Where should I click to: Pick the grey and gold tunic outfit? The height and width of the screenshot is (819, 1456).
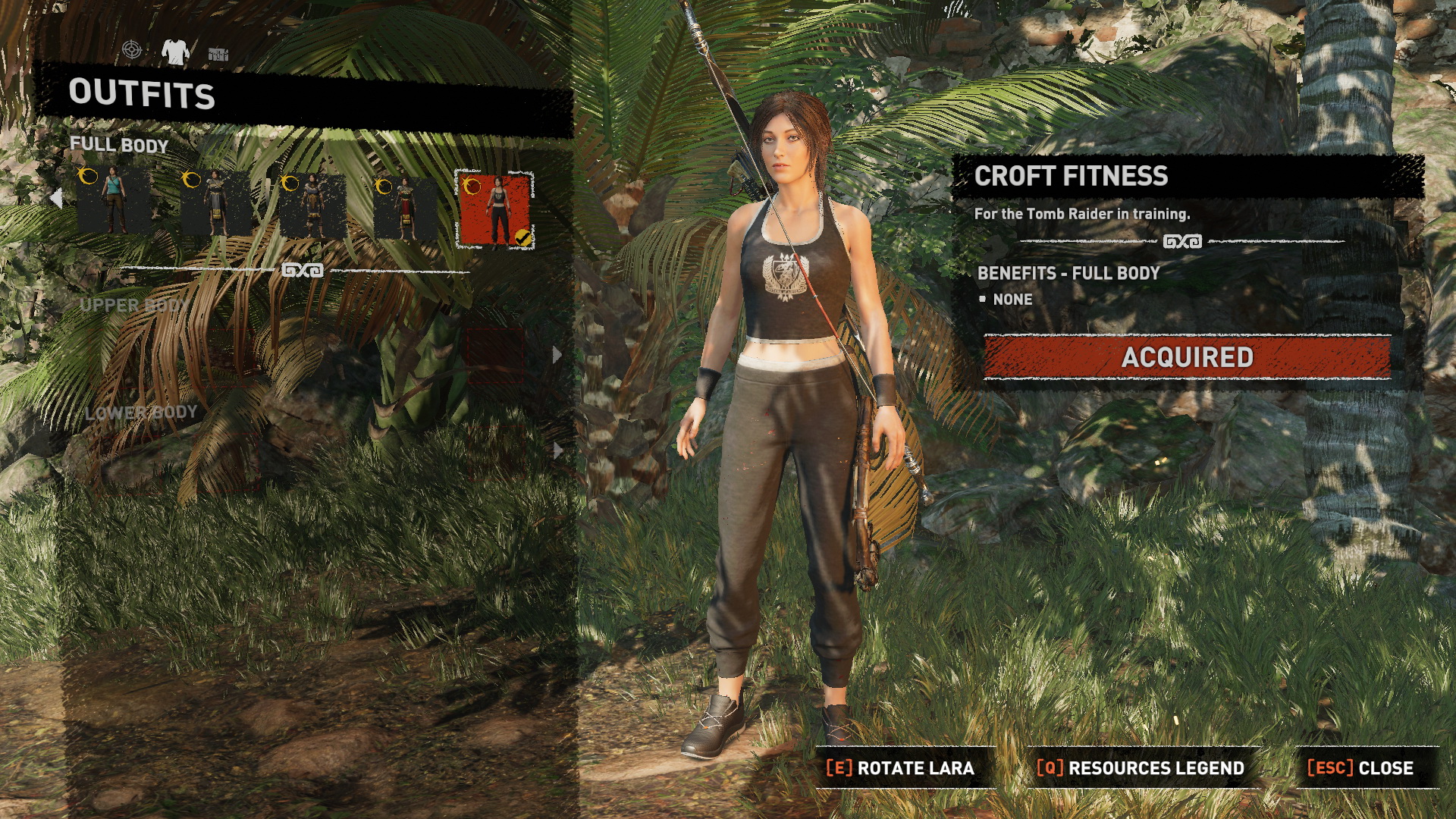click(x=215, y=202)
